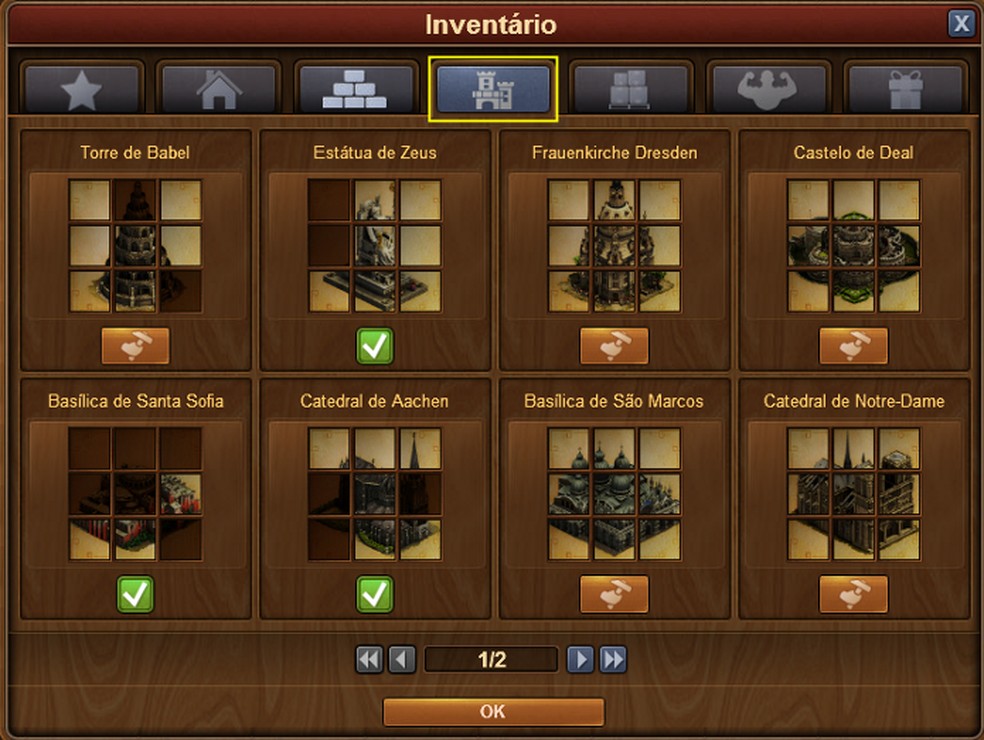The height and width of the screenshot is (740, 984).
Task: Click the Basílica de São Marcos trade button
Action: [614, 595]
